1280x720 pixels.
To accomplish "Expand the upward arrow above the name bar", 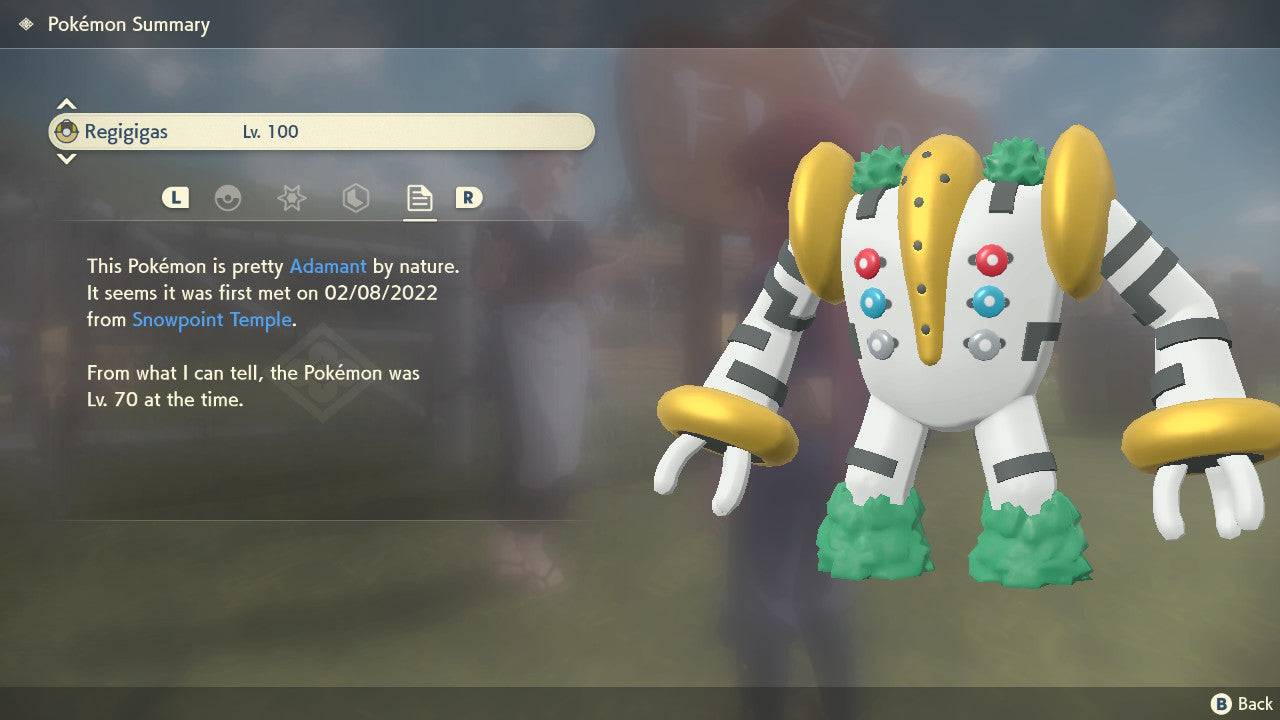I will [66, 104].
